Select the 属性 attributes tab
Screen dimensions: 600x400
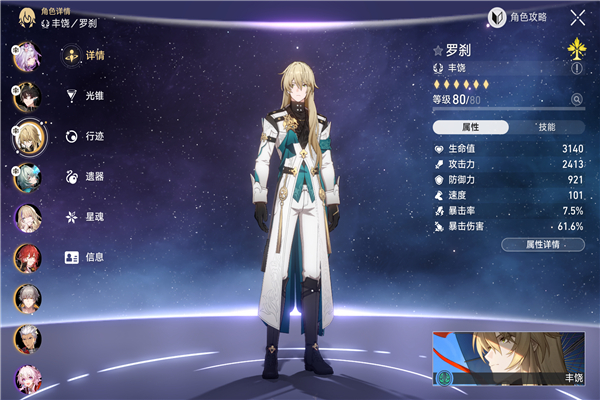pos(471,128)
